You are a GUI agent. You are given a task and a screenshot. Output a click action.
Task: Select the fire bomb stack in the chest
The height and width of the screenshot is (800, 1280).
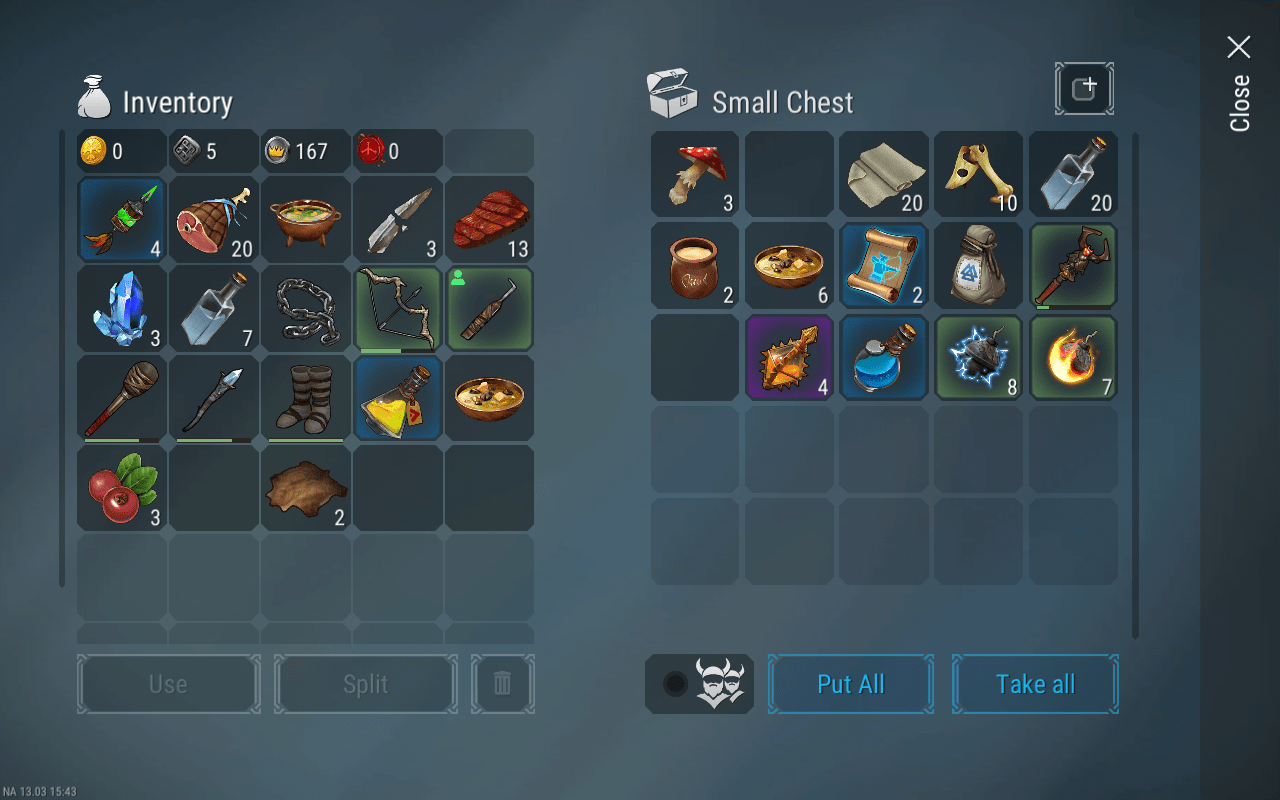(x=1073, y=357)
